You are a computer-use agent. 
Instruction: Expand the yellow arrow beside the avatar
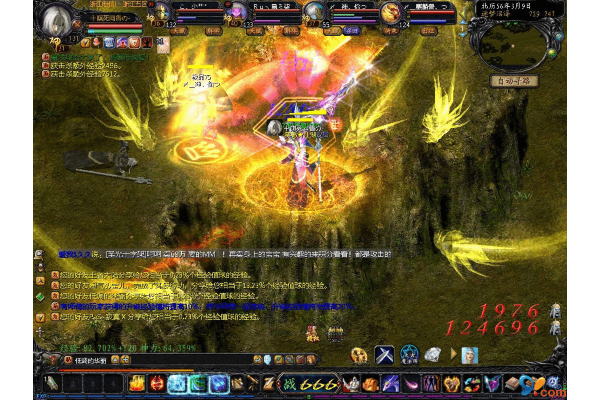point(454,355)
